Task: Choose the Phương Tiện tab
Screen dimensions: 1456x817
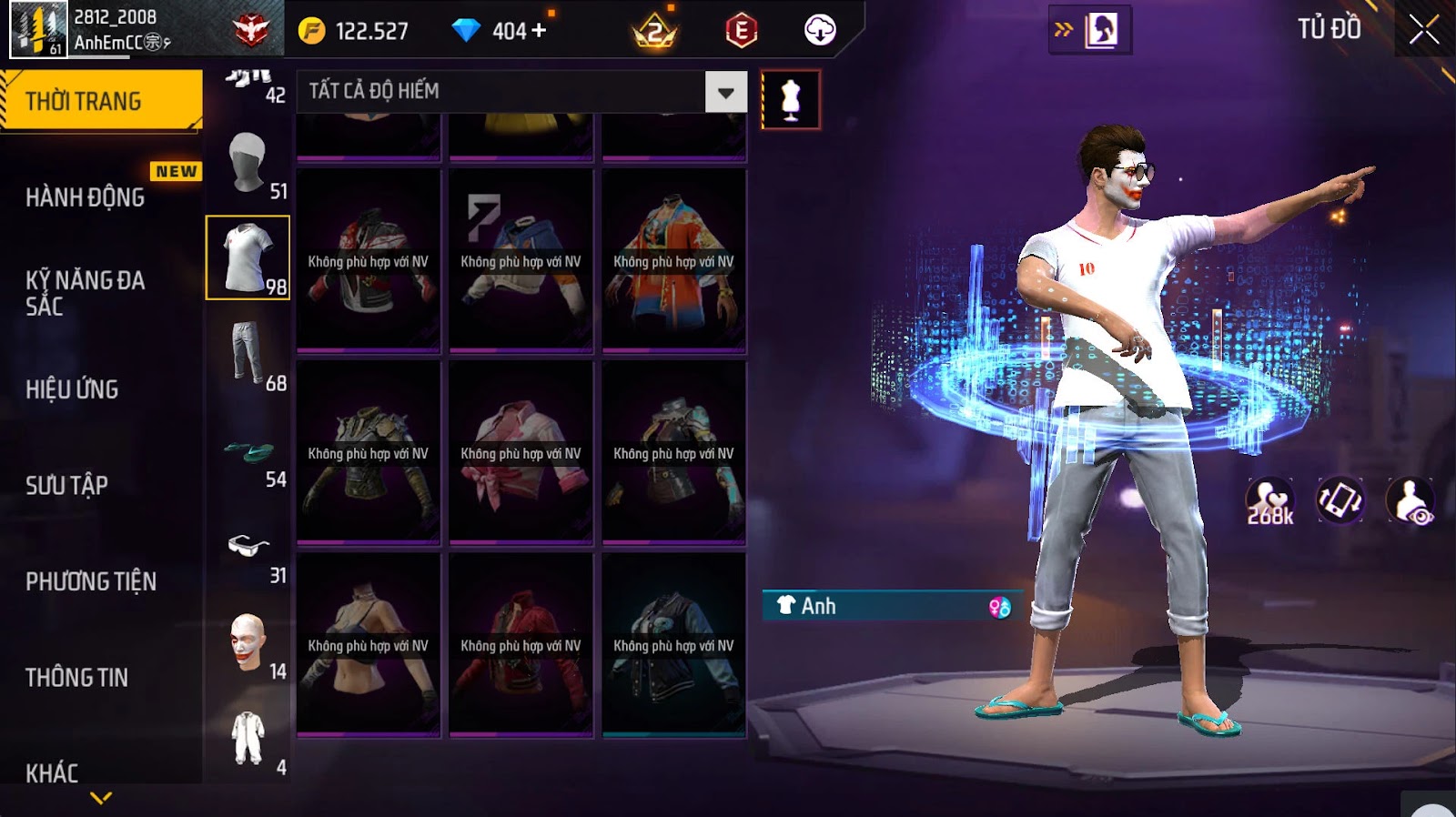Action: click(x=91, y=581)
